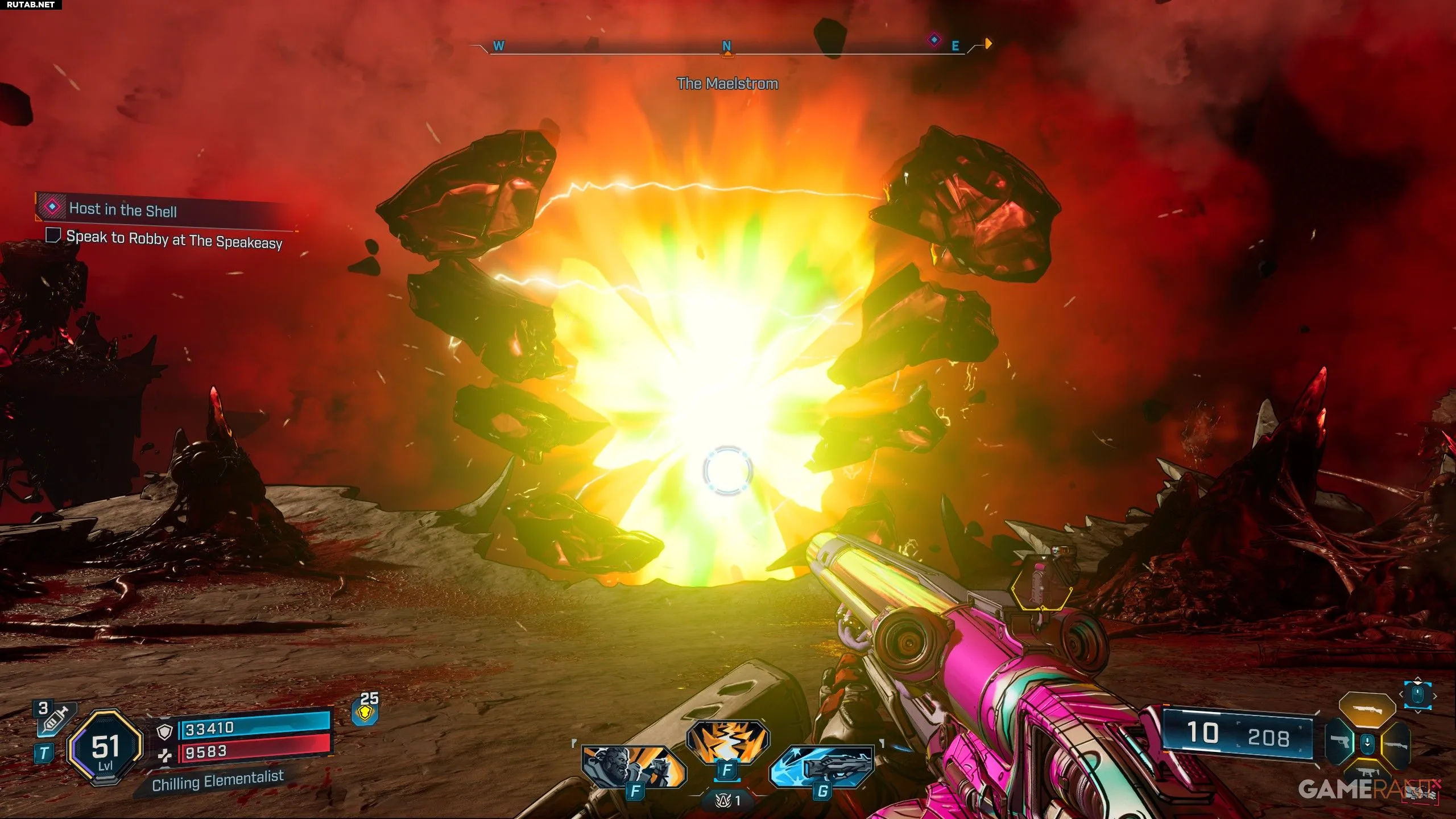Open the level 51 character badge

[x=105, y=748]
